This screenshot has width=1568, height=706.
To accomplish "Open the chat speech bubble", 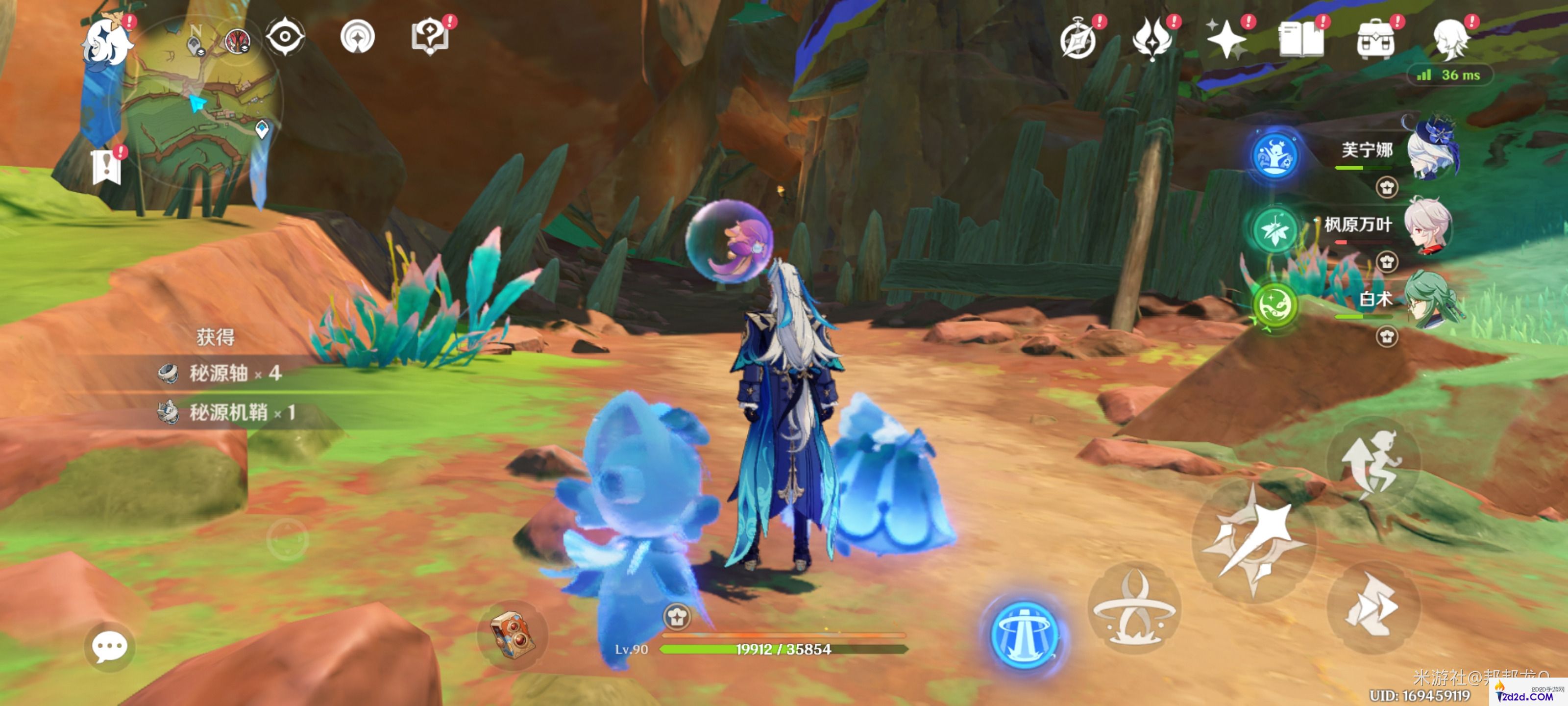I will [110, 647].
